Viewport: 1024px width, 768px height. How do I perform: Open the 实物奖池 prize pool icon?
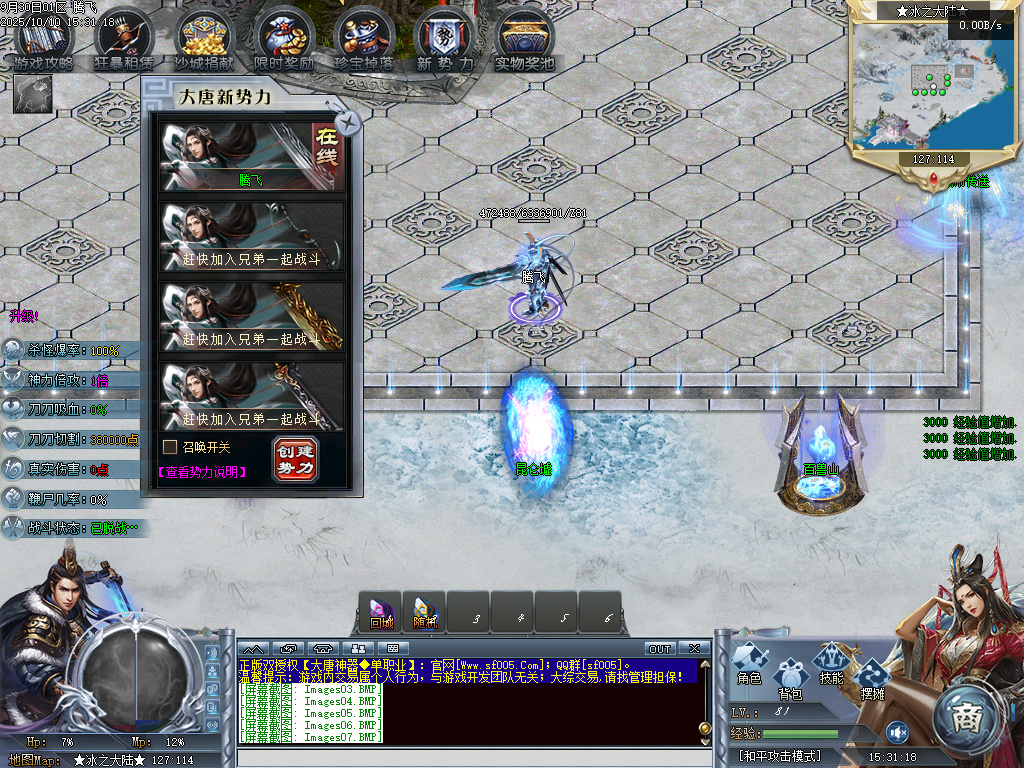[x=525, y=42]
